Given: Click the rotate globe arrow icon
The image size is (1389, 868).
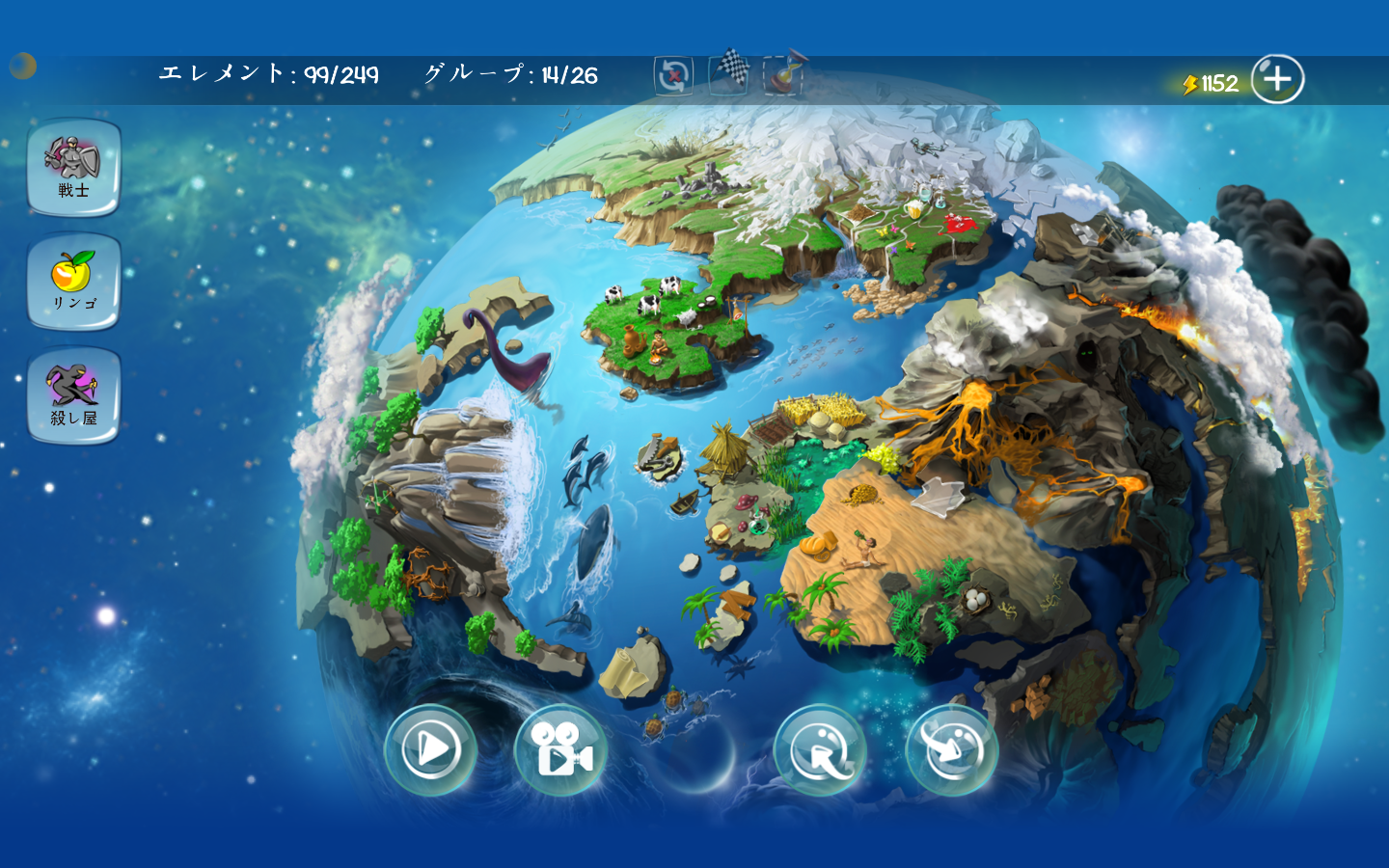Looking at the screenshot, I should pyautogui.click(x=950, y=750).
